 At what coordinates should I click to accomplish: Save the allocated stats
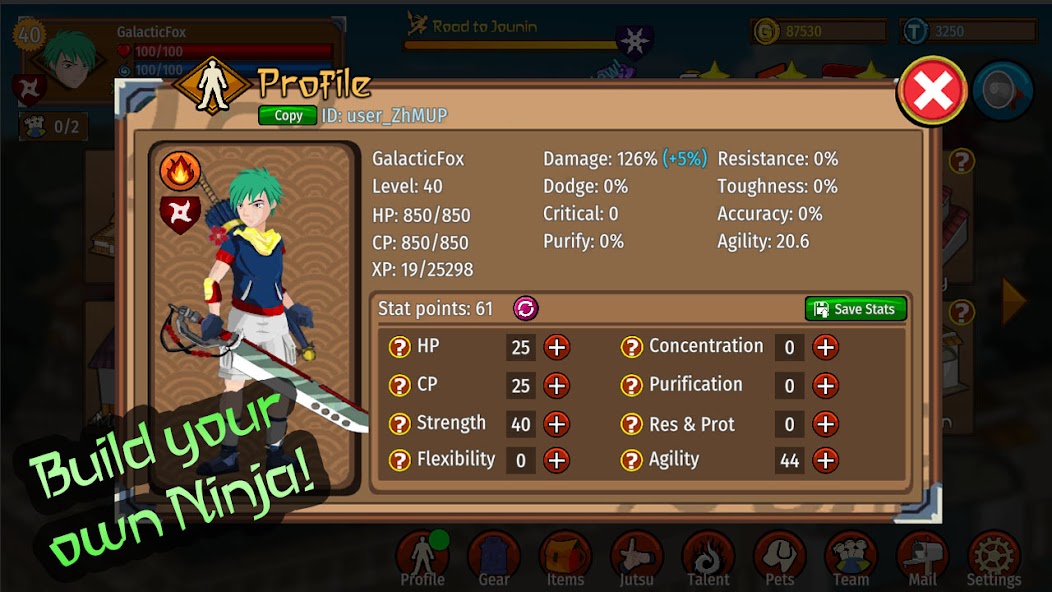click(855, 309)
